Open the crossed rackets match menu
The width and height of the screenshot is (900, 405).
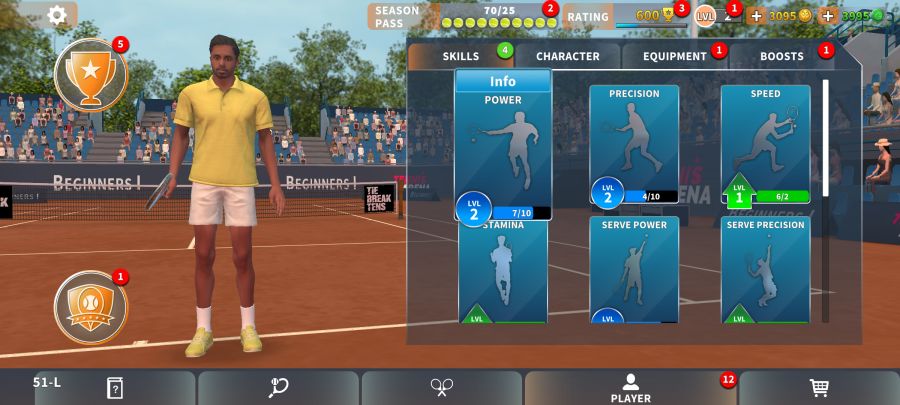point(442,388)
